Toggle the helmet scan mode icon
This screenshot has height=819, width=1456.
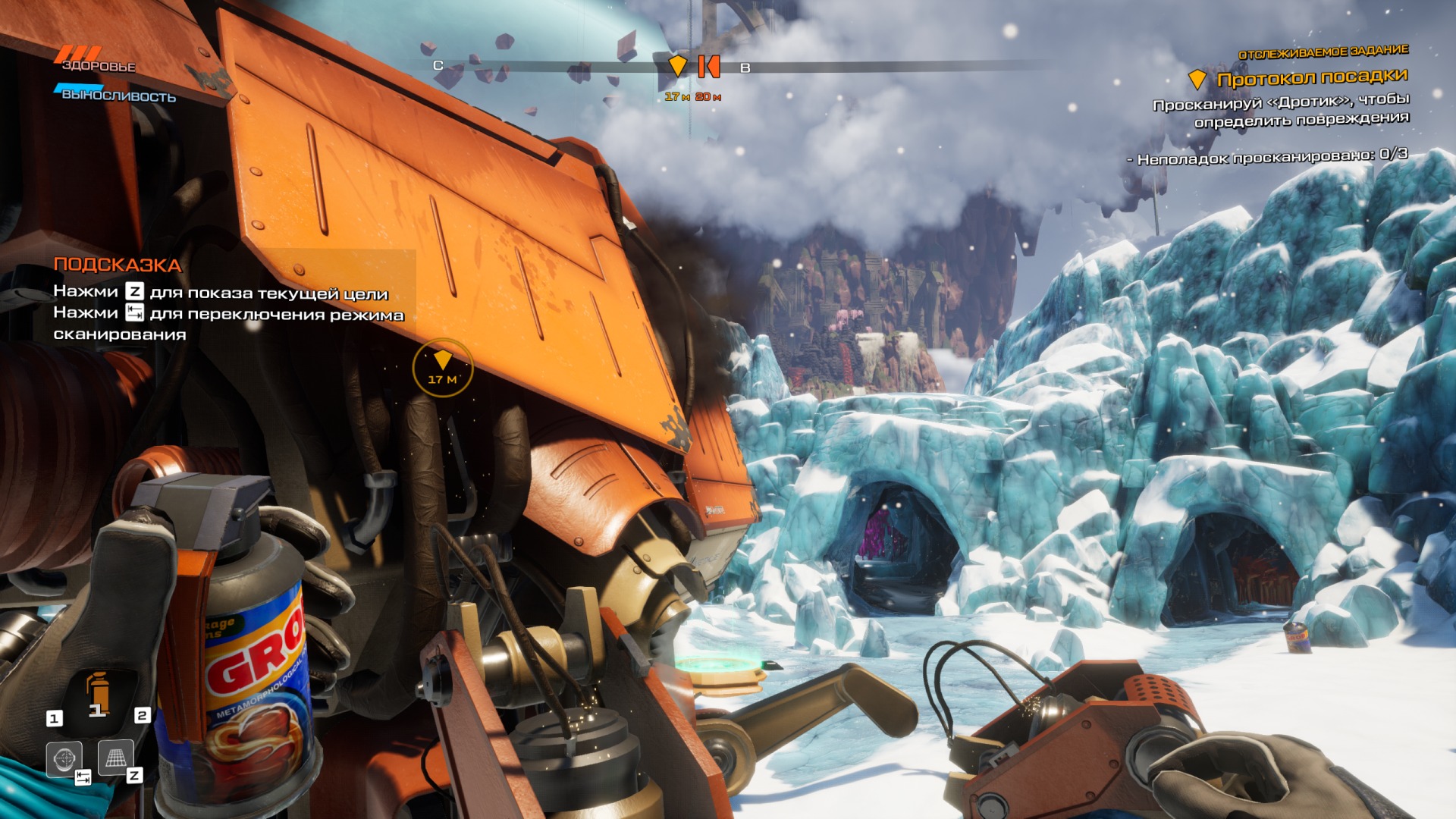[x=64, y=758]
